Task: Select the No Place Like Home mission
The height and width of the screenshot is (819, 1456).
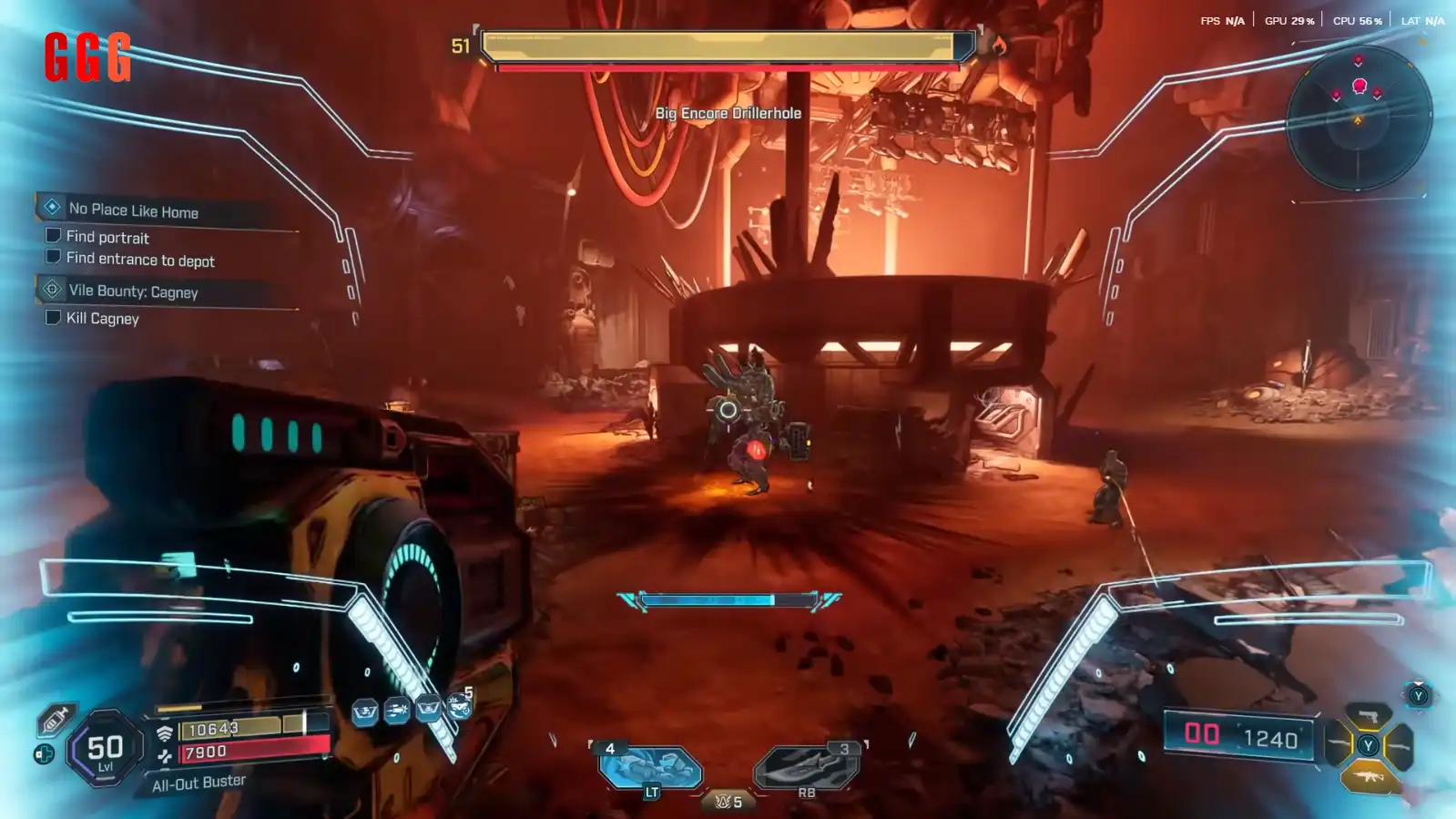Action: [134, 210]
